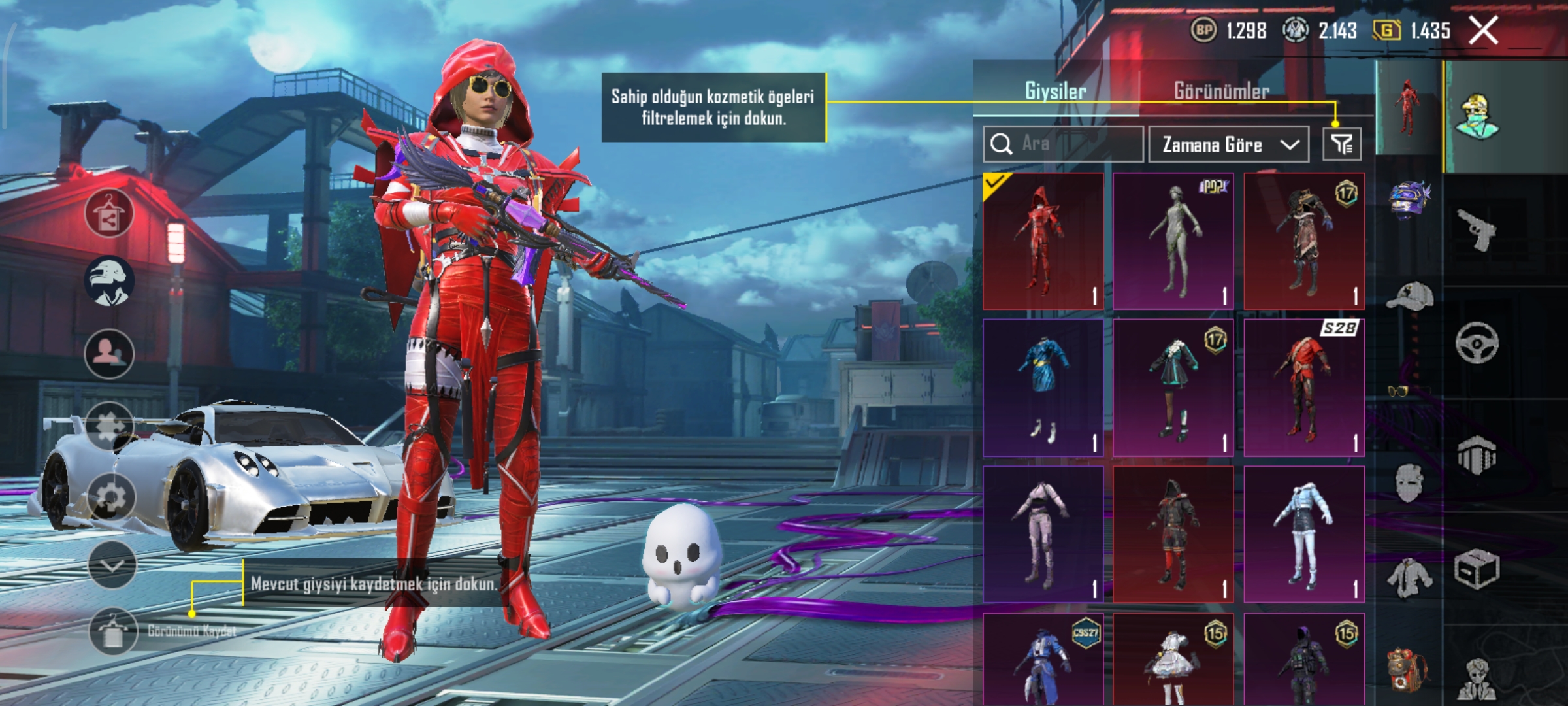The width and height of the screenshot is (1568, 706).
Task: Select the backpack category icon
Action: pos(1408,668)
